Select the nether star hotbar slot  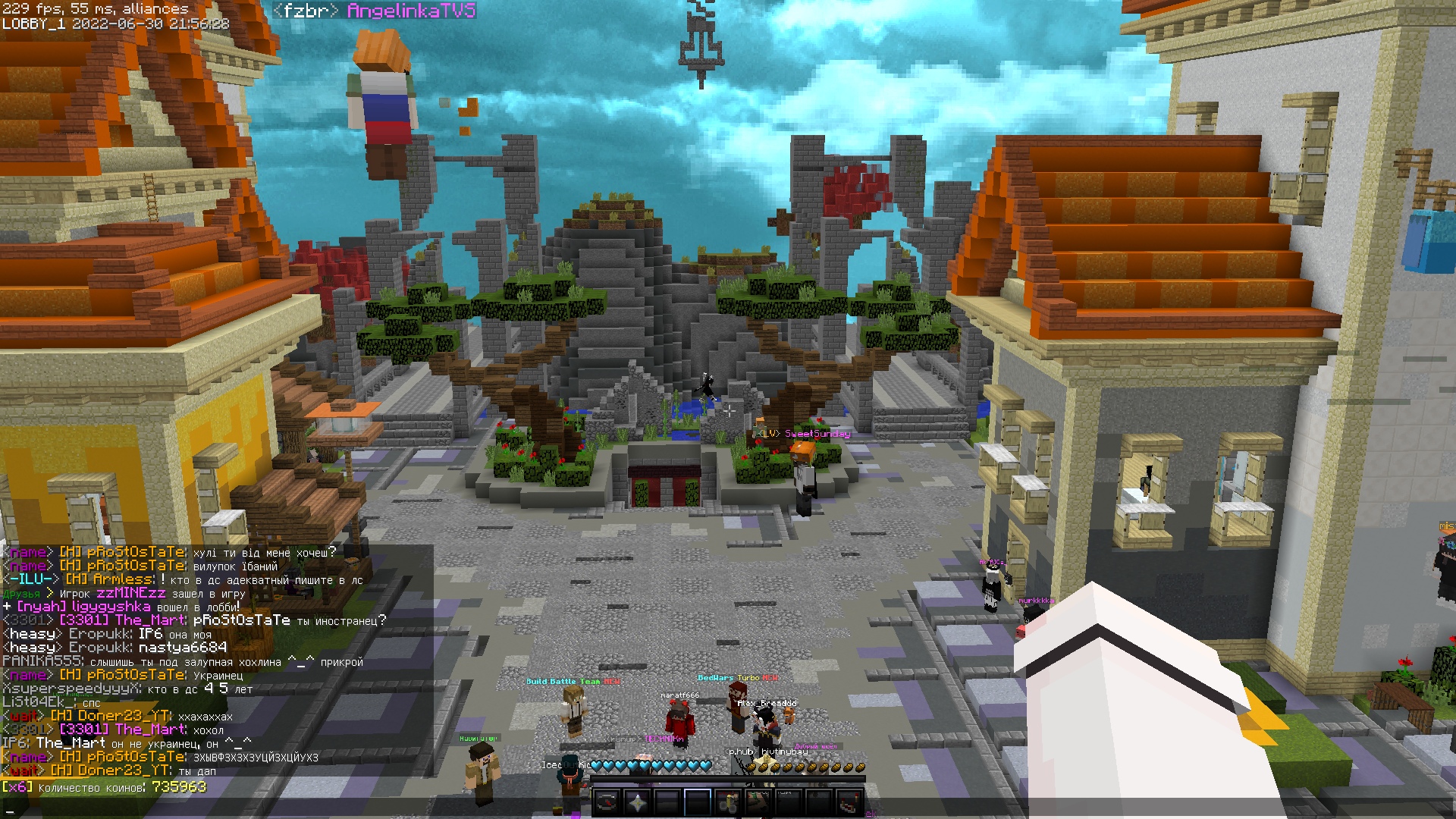click(638, 802)
